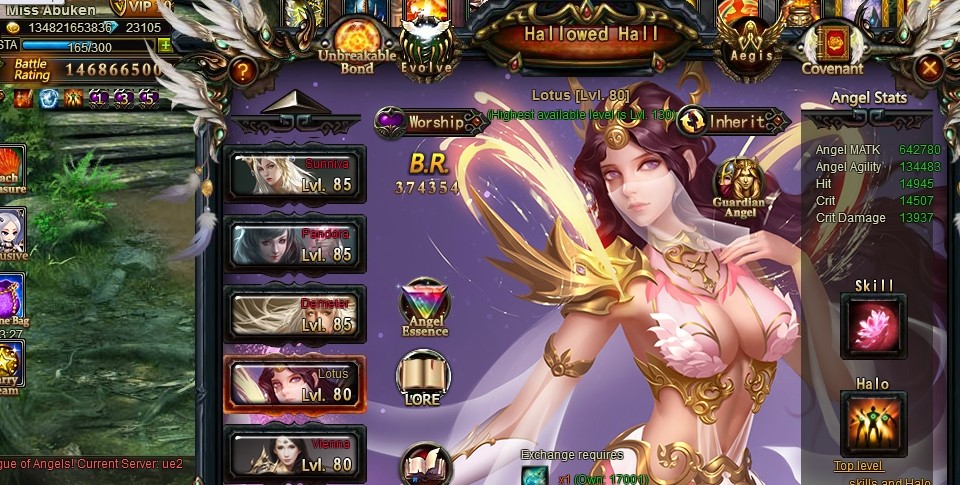Select the Demeter angel Lvl. 85
The width and height of the screenshot is (960, 485).
pyautogui.click(x=295, y=313)
